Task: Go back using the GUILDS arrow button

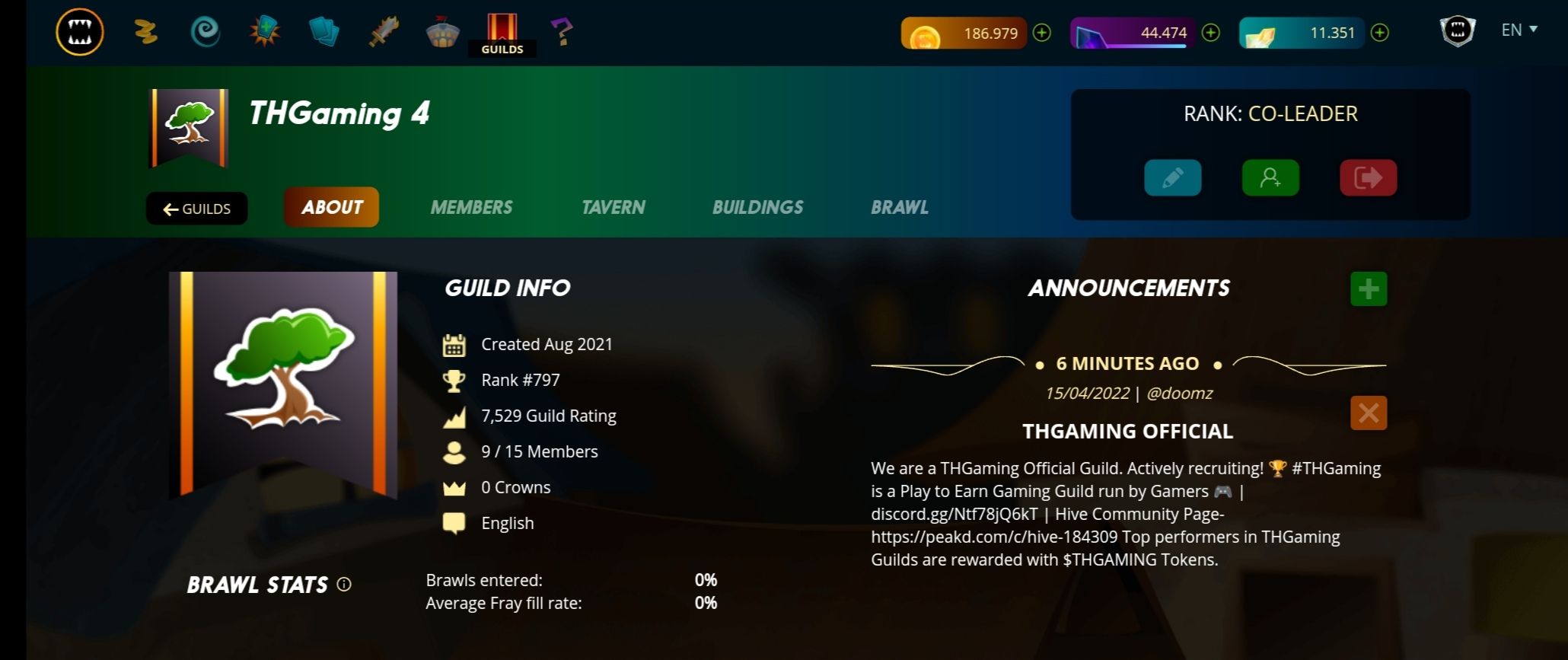Action: (x=196, y=208)
